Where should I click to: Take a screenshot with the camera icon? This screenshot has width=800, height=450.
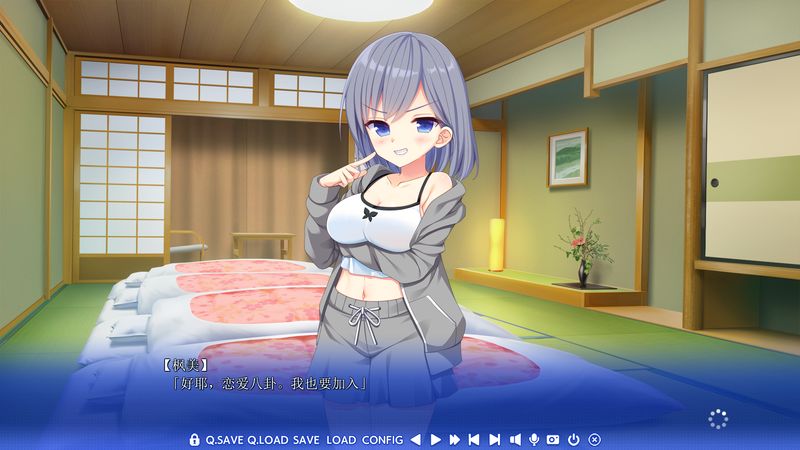[553, 439]
